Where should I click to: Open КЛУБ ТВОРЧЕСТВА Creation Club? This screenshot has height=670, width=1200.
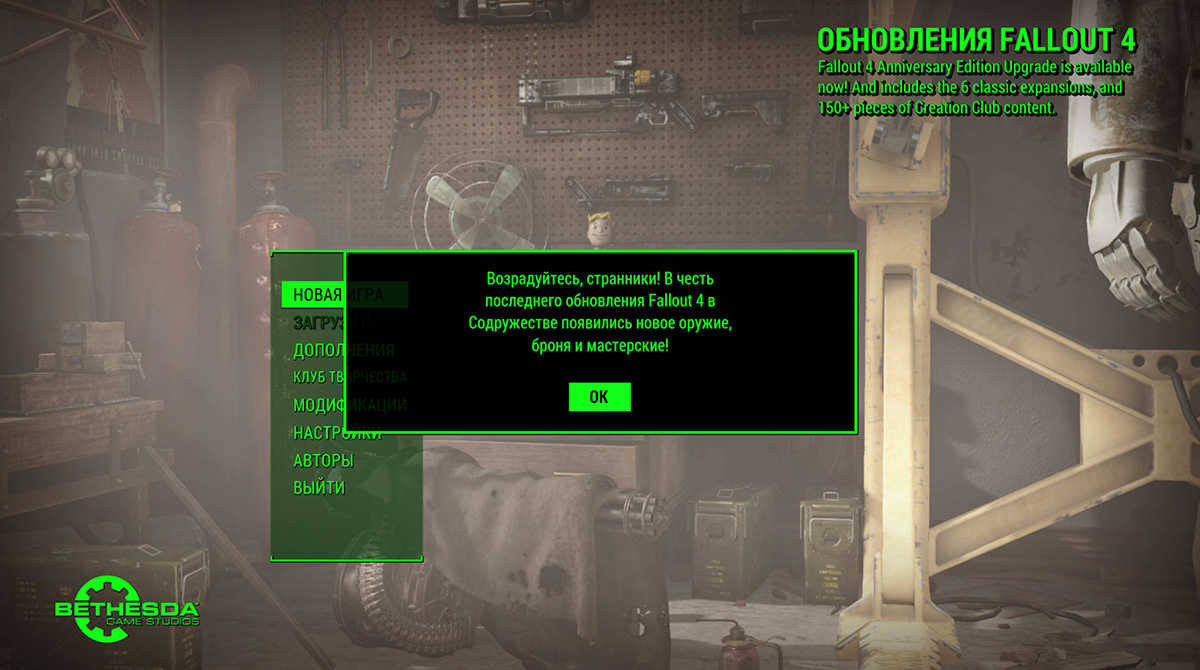[x=318, y=377]
